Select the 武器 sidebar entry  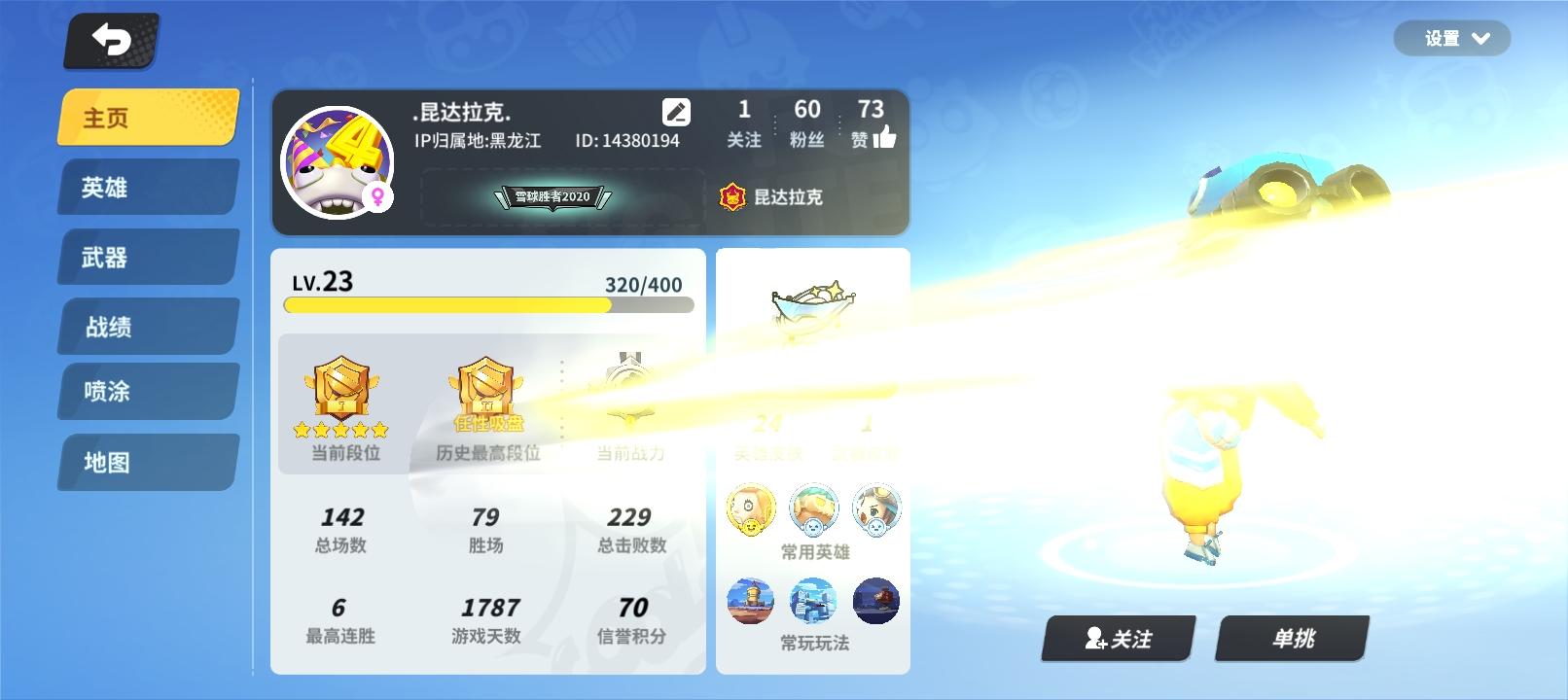pos(147,256)
